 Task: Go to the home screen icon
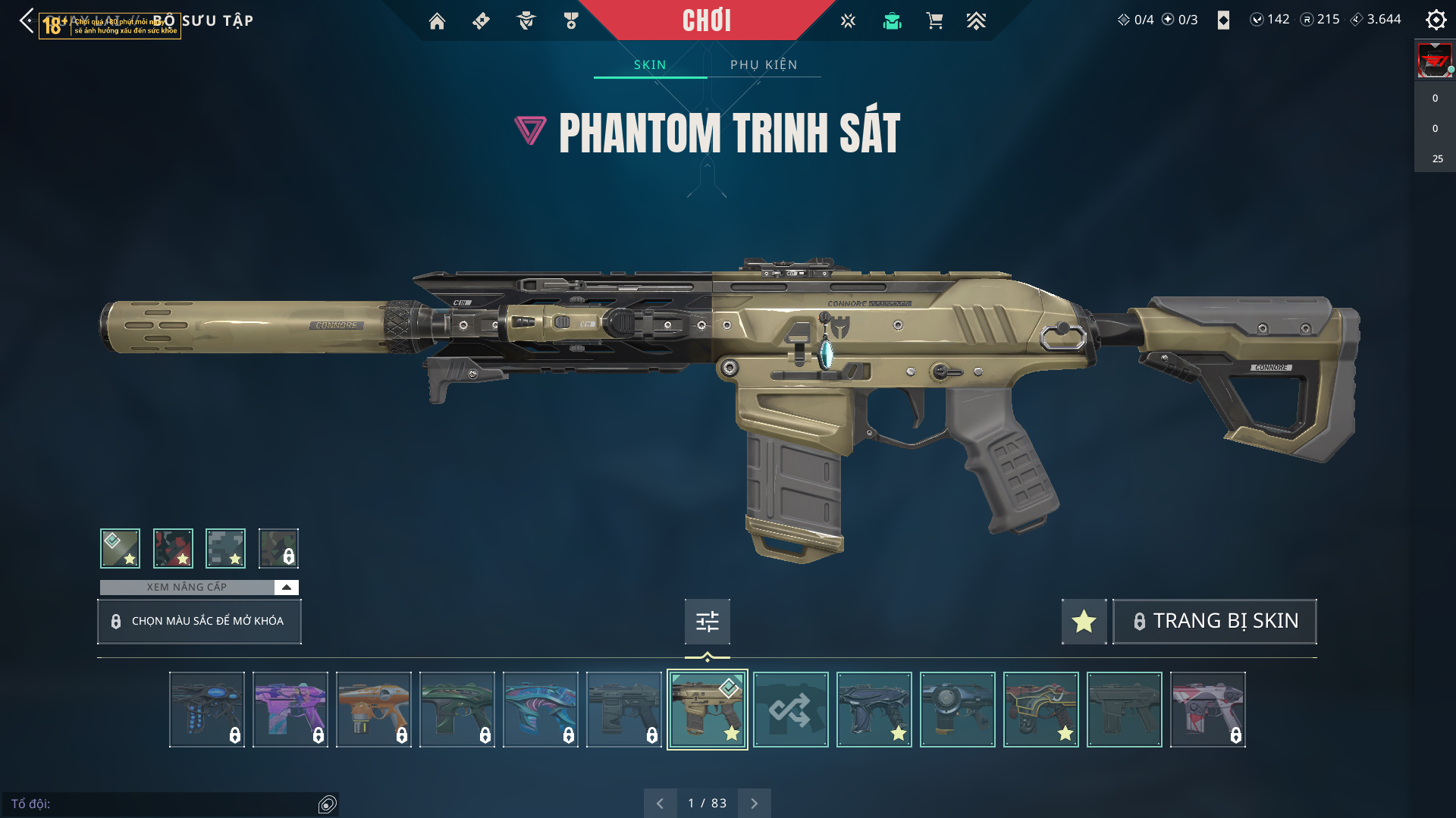(437, 21)
